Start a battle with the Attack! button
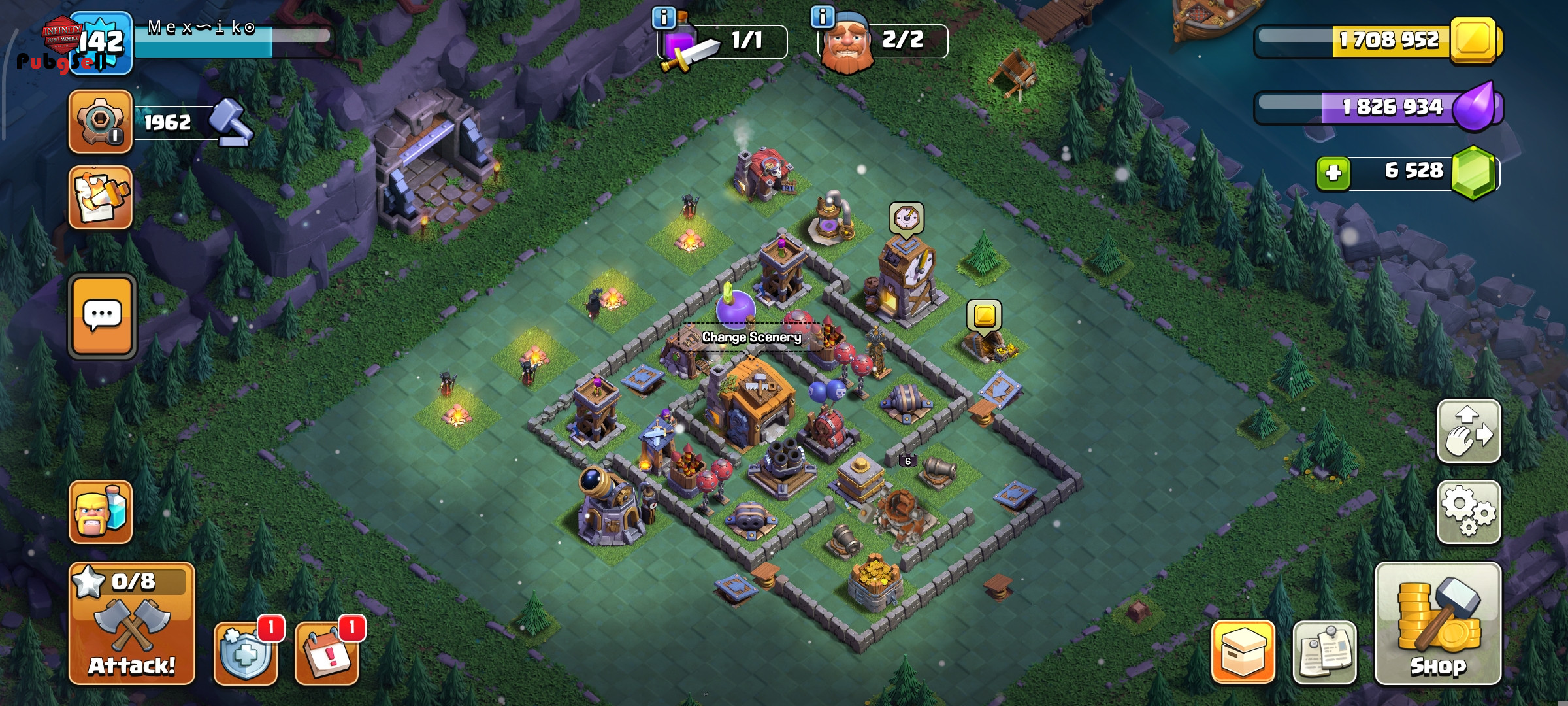The image size is (1568, 706). pyautogui.click(x=131, y=623)
